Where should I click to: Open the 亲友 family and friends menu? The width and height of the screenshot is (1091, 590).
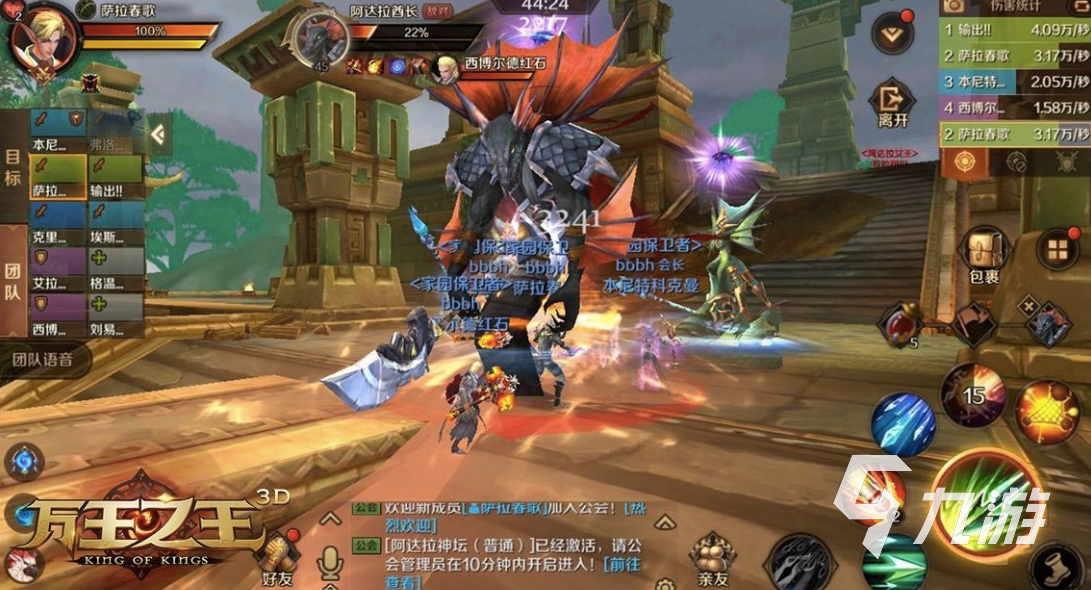tap(713, 560)
